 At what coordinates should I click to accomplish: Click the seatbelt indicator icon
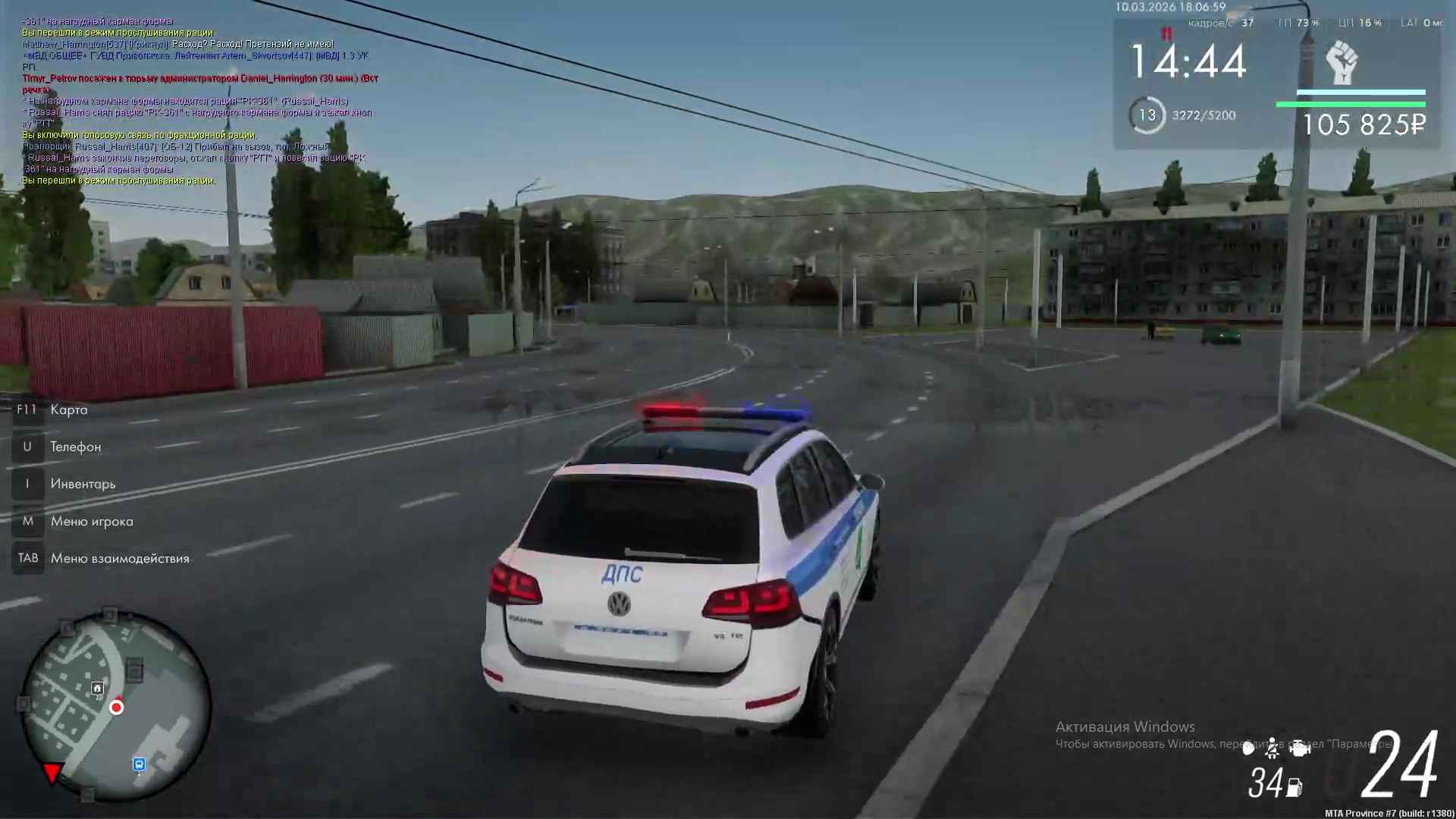coord(1272,748)
